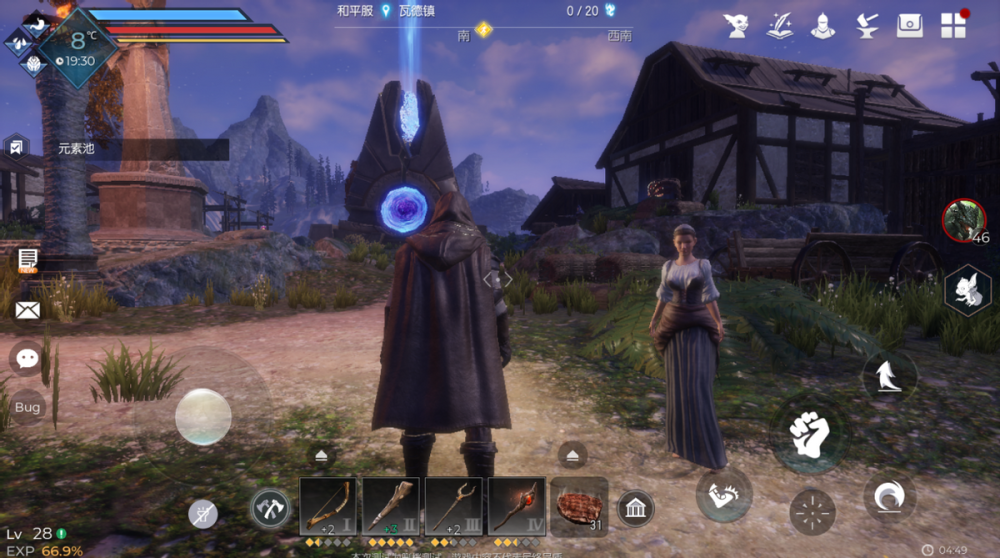Image resolution: width=1000 pixels, height=558 pixels.
Task: Select the bow in weapon slot I
Action: (327, 507)
